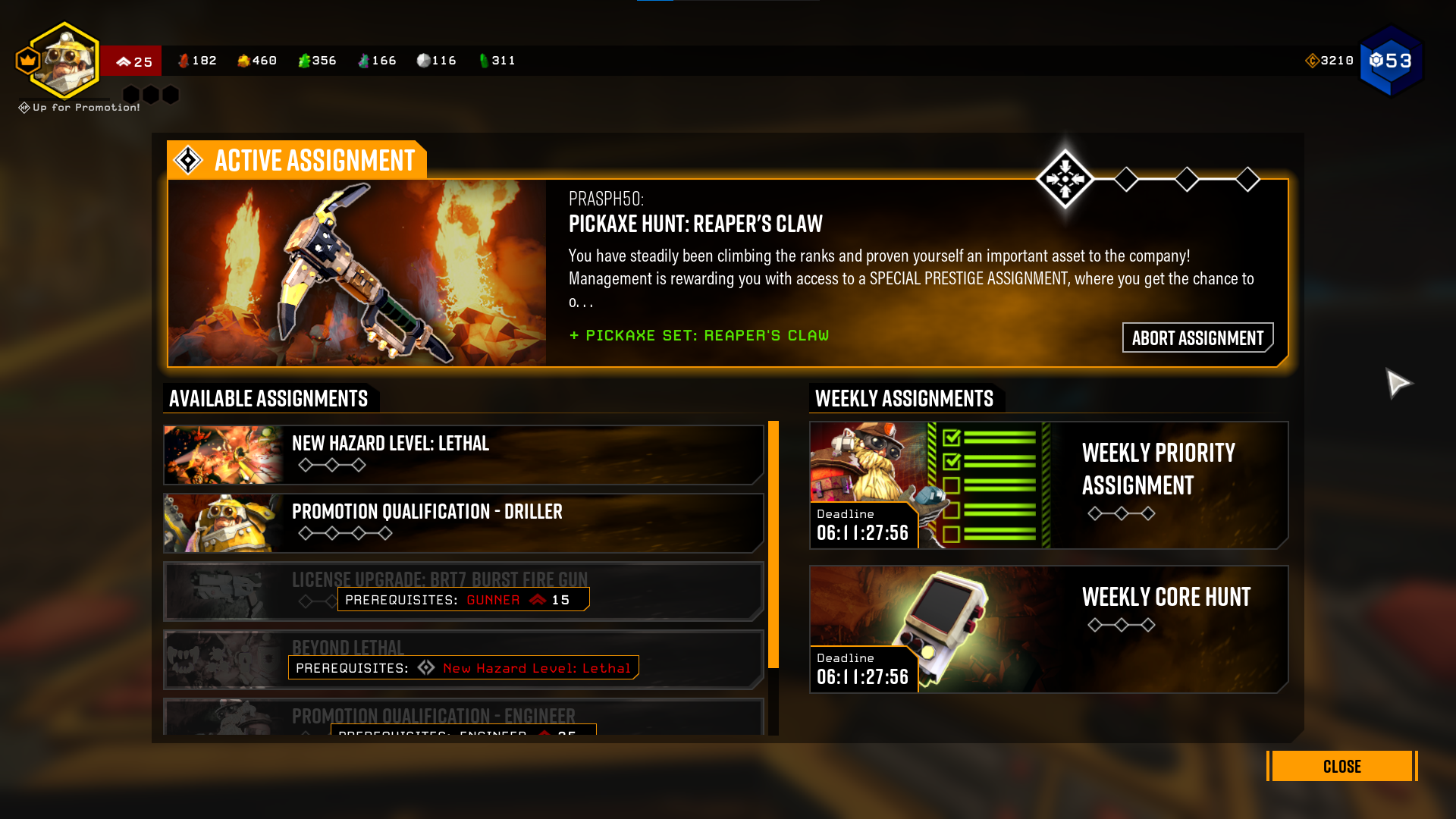1456x819 pixels.
Task: Close the assignment board
Action: 1341,766
